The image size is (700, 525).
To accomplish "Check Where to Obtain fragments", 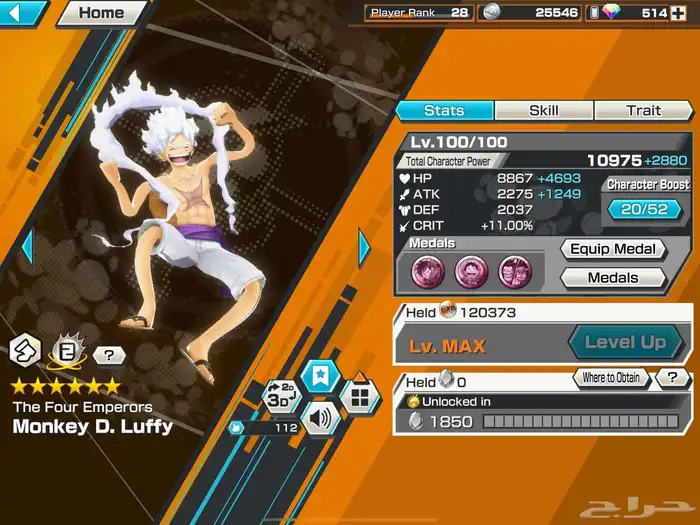I will tap(611, 379).
